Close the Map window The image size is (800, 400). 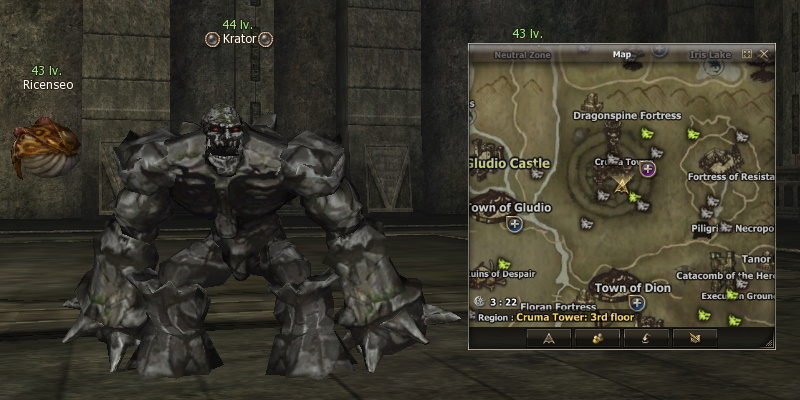tap(764, 54)
